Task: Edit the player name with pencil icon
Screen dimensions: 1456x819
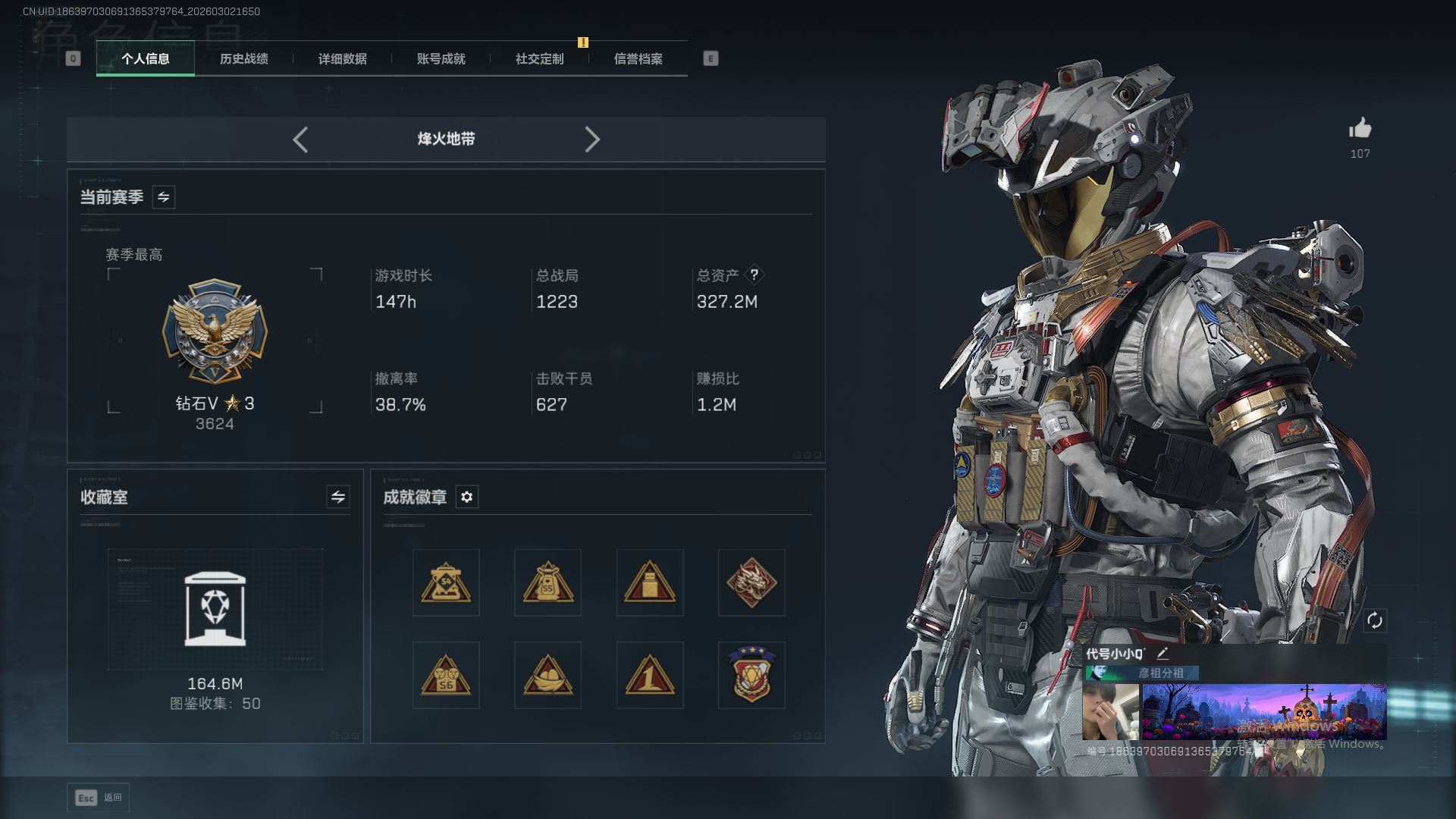Action: click(1162, 653)
